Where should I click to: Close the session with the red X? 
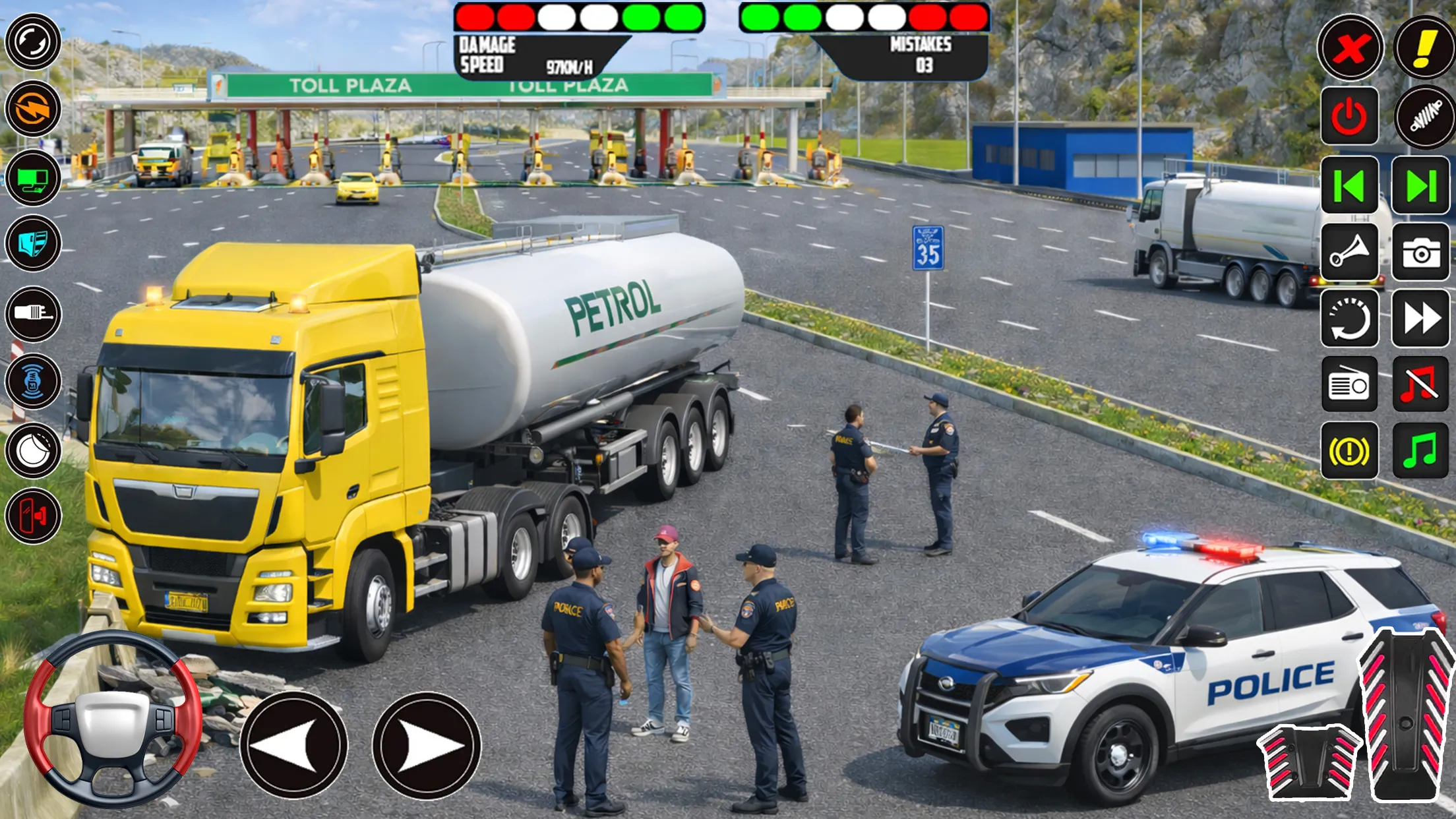[1352, 47]
